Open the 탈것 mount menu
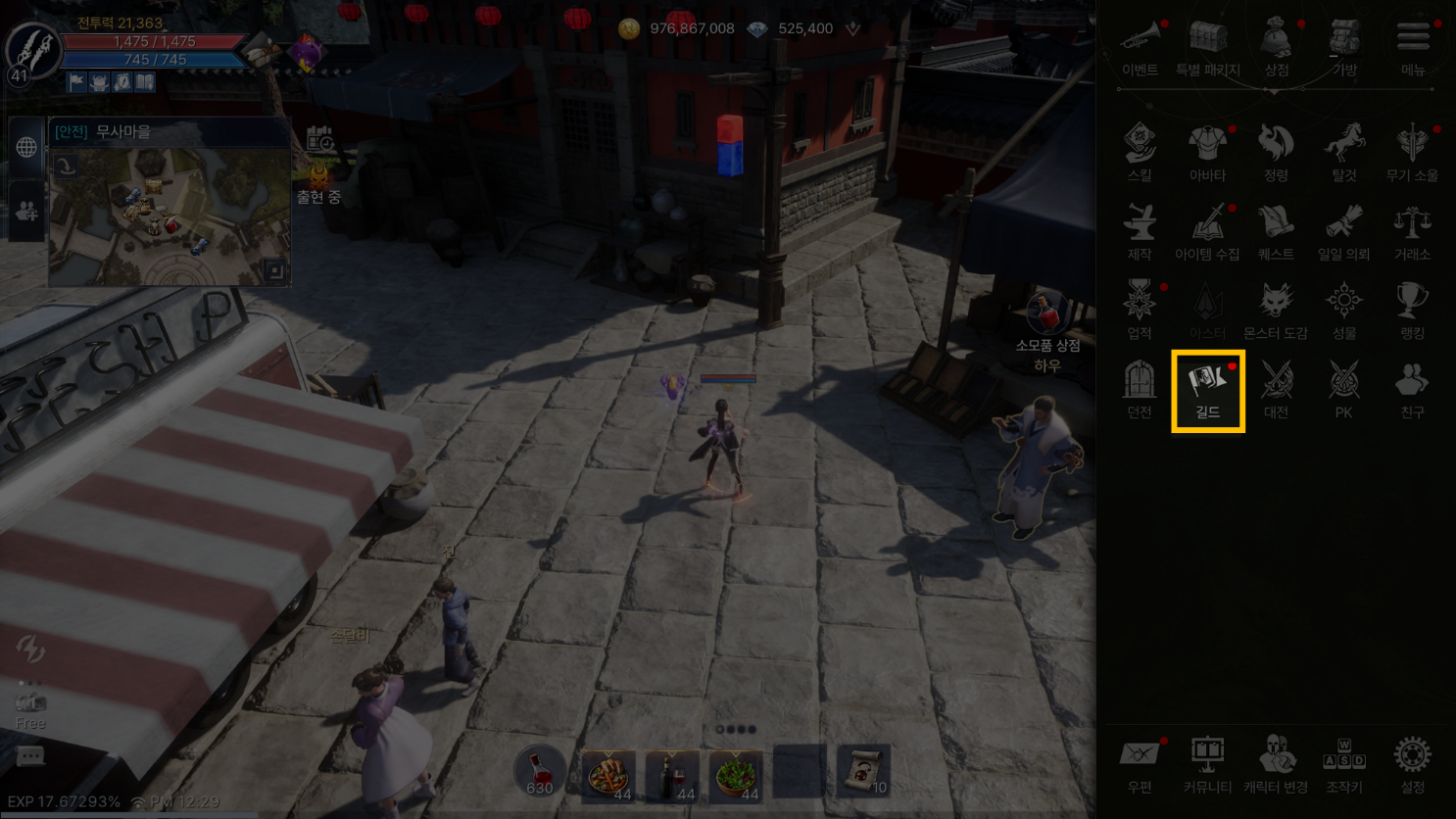Viewport: 1456px width, 819px height. [x=1344, y=152]
